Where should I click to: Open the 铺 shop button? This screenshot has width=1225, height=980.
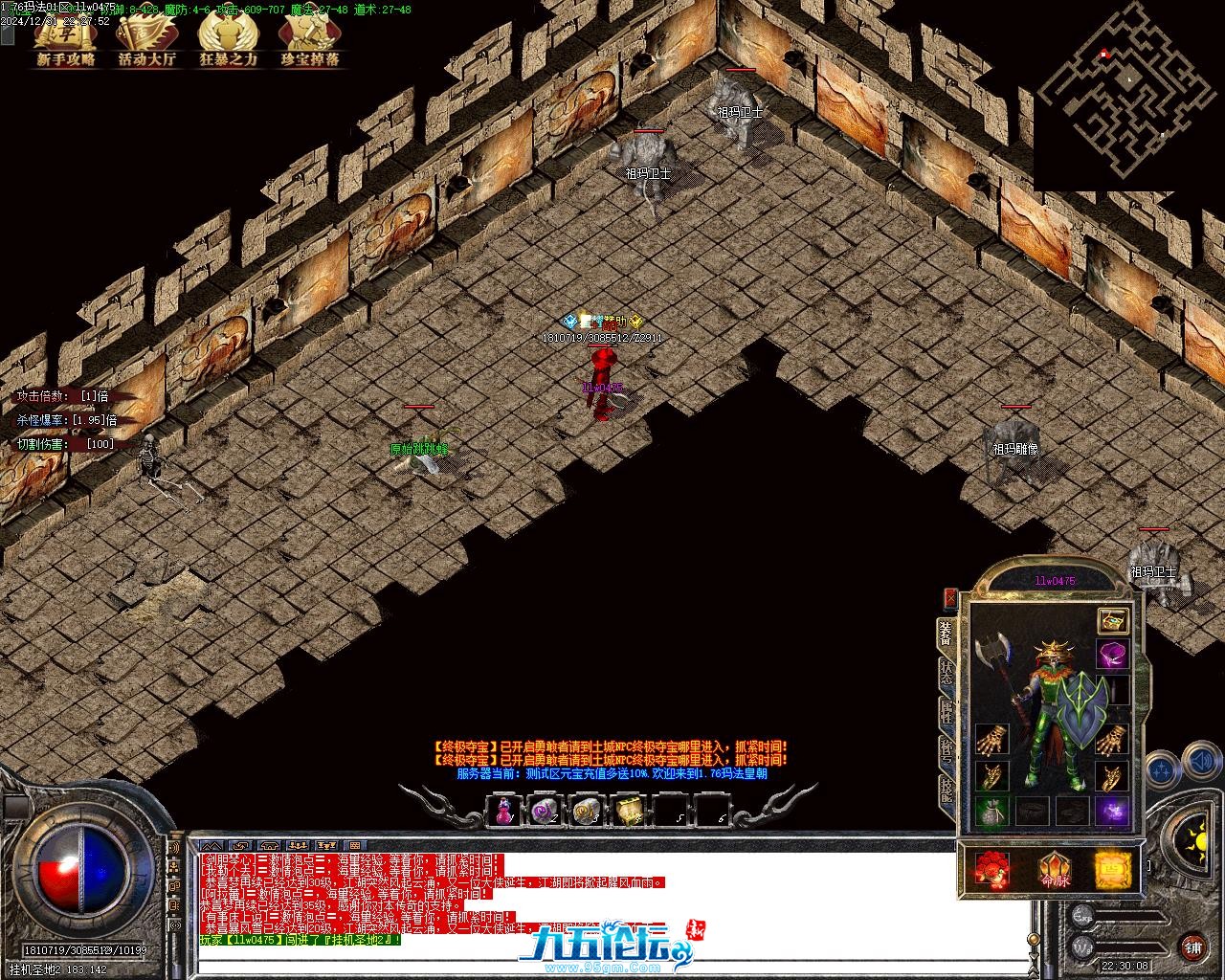coord(1193,947)
